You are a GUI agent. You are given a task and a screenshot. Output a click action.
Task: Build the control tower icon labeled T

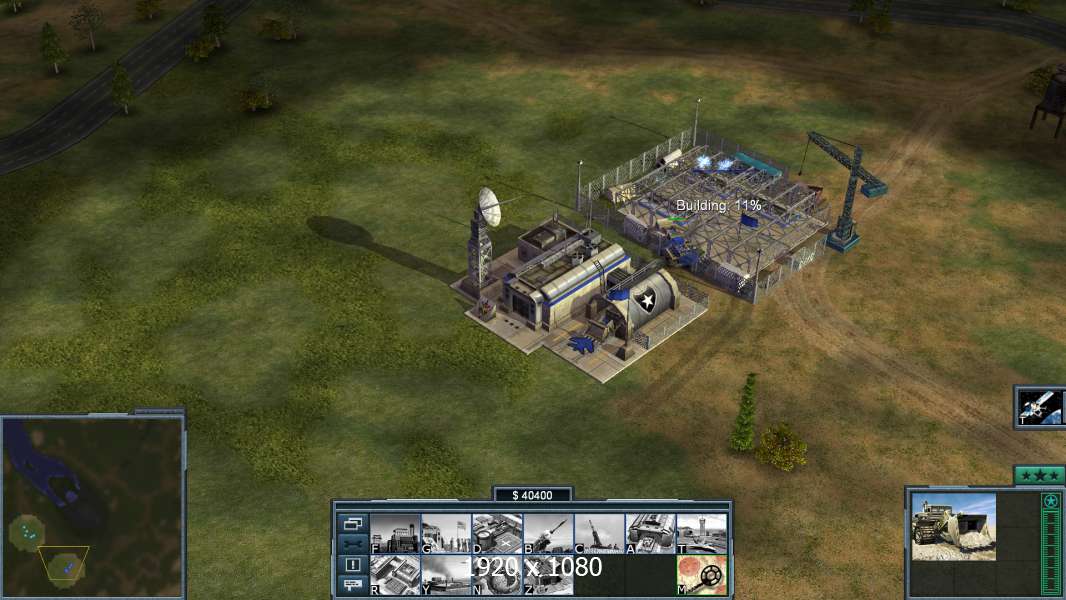[701, 534]
